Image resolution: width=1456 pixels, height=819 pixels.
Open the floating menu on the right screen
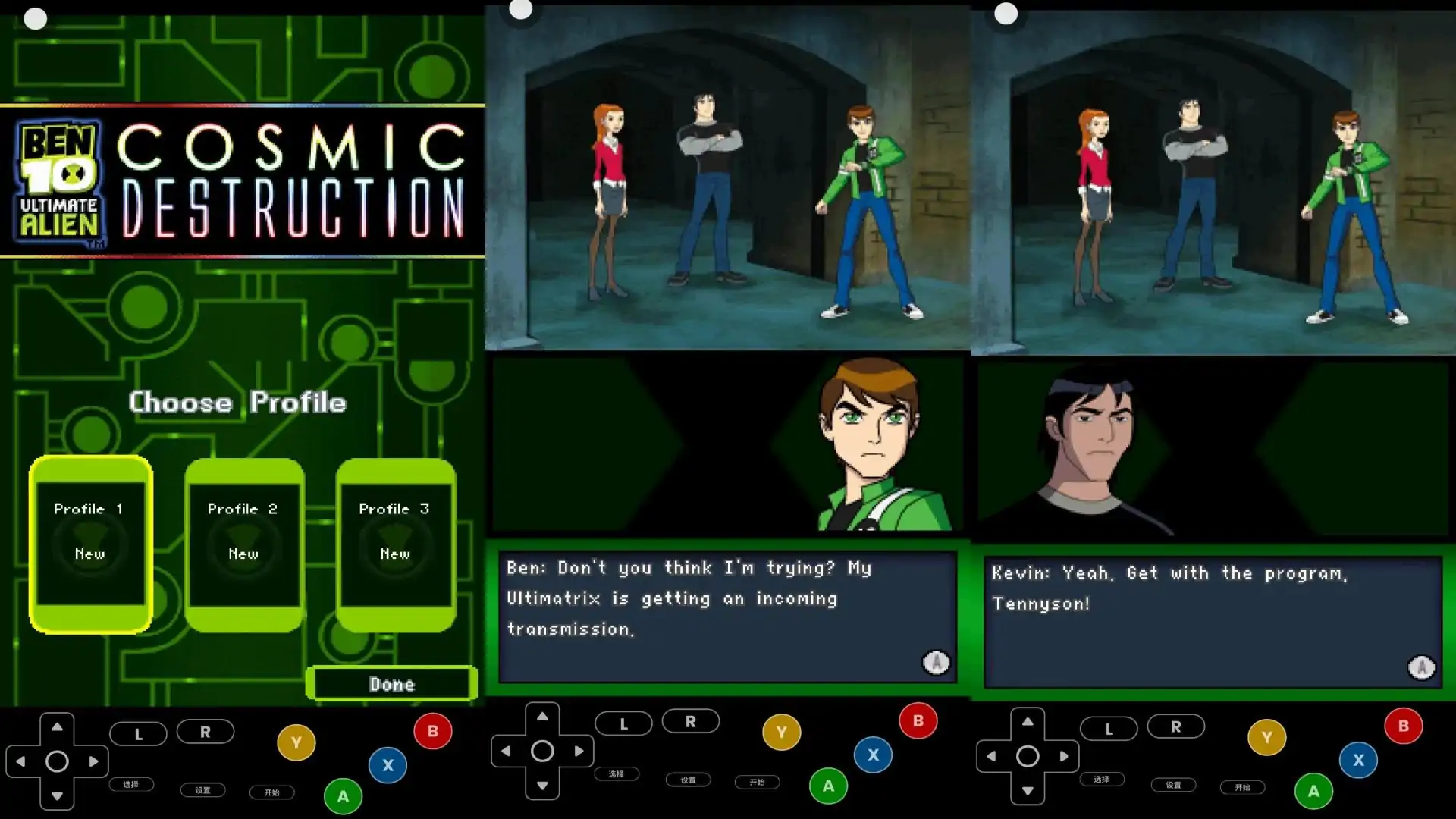1006,14
